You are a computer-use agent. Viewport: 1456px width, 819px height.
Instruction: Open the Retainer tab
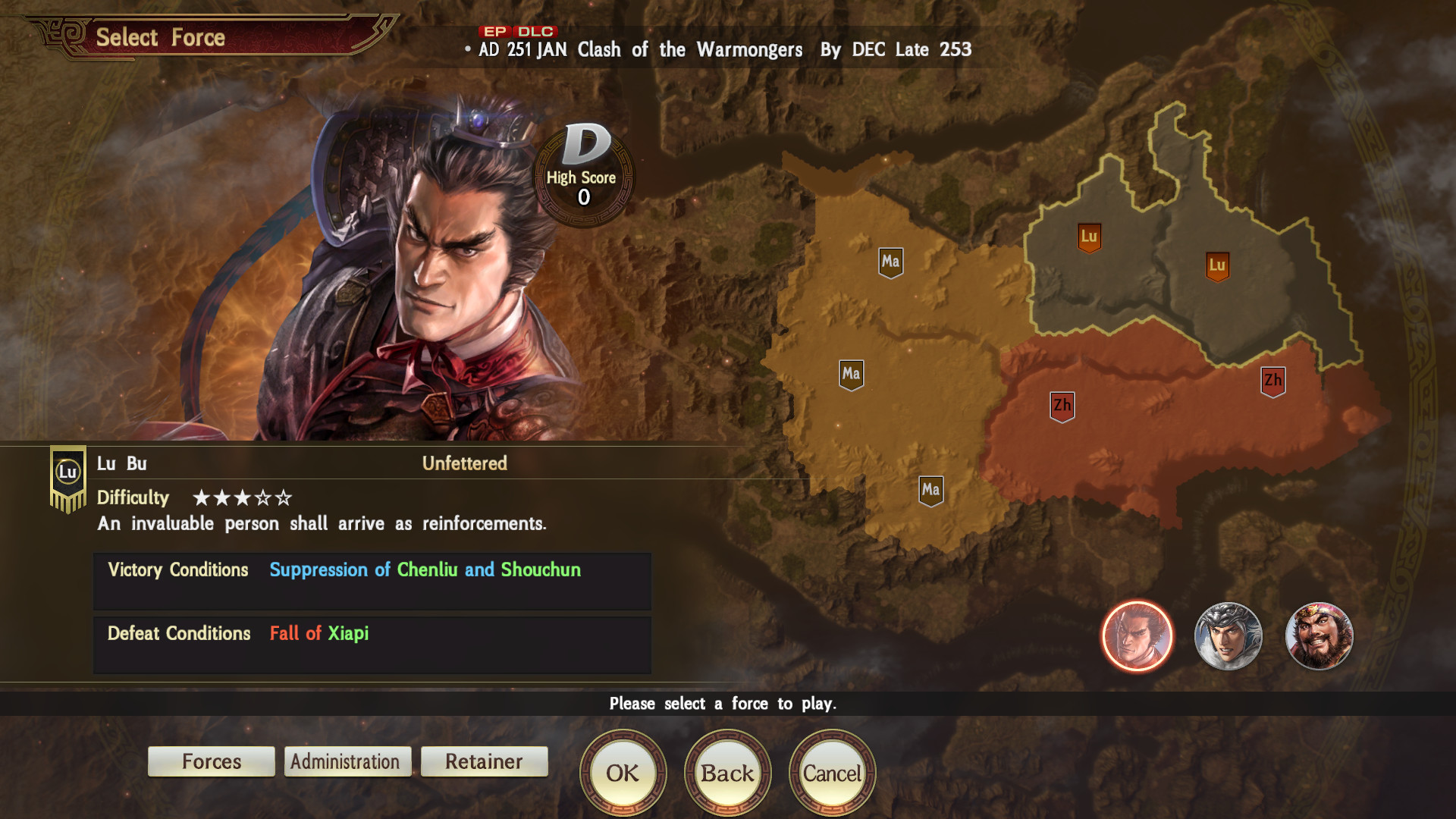tap(483, 761)
